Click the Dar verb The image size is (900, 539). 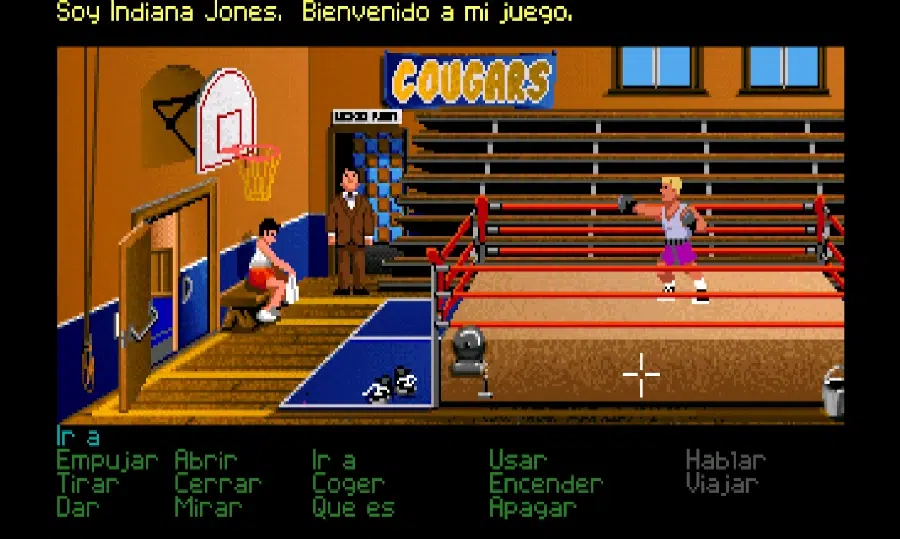[x=78, y=507]
